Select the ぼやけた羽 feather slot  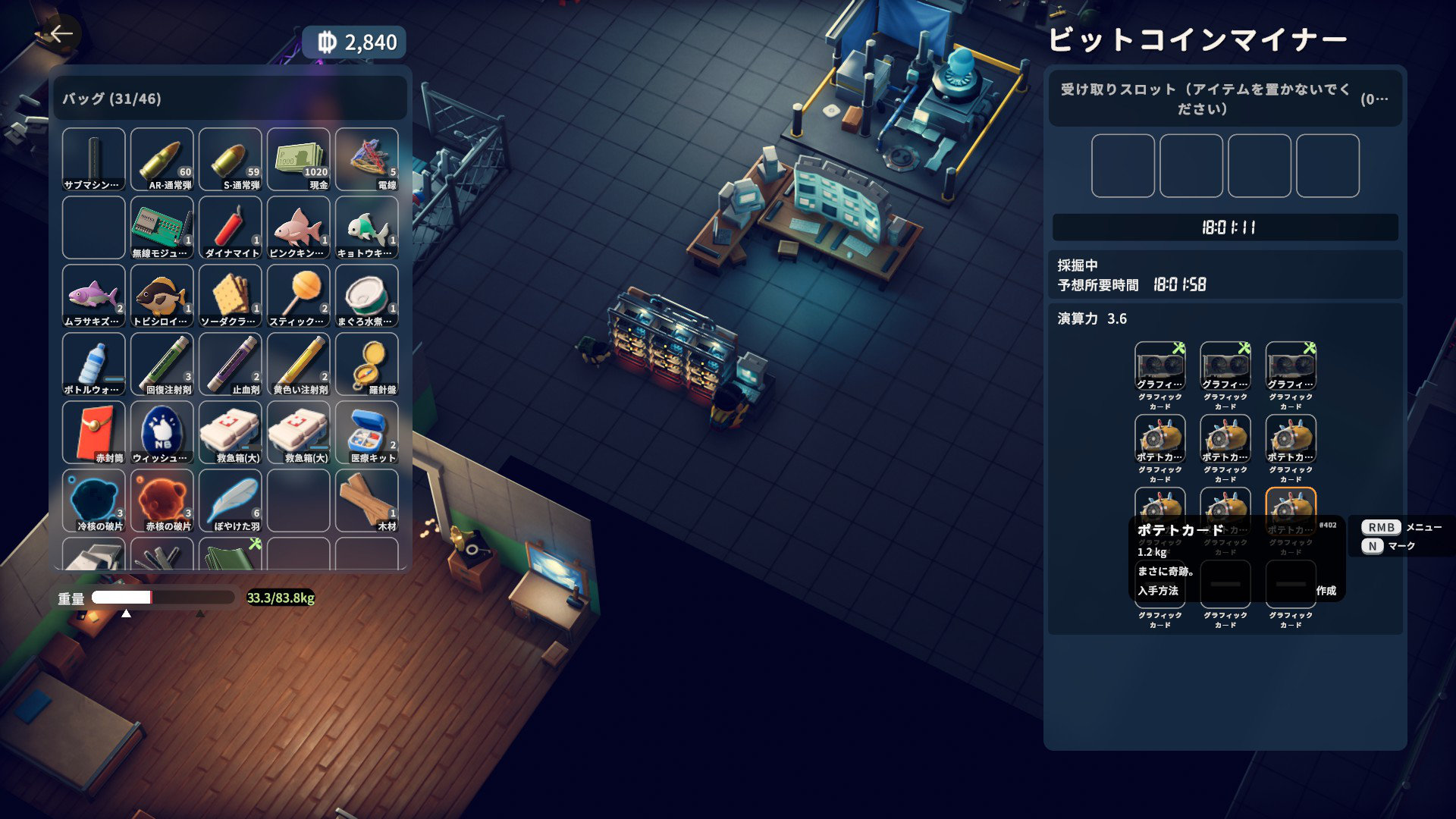231,500
